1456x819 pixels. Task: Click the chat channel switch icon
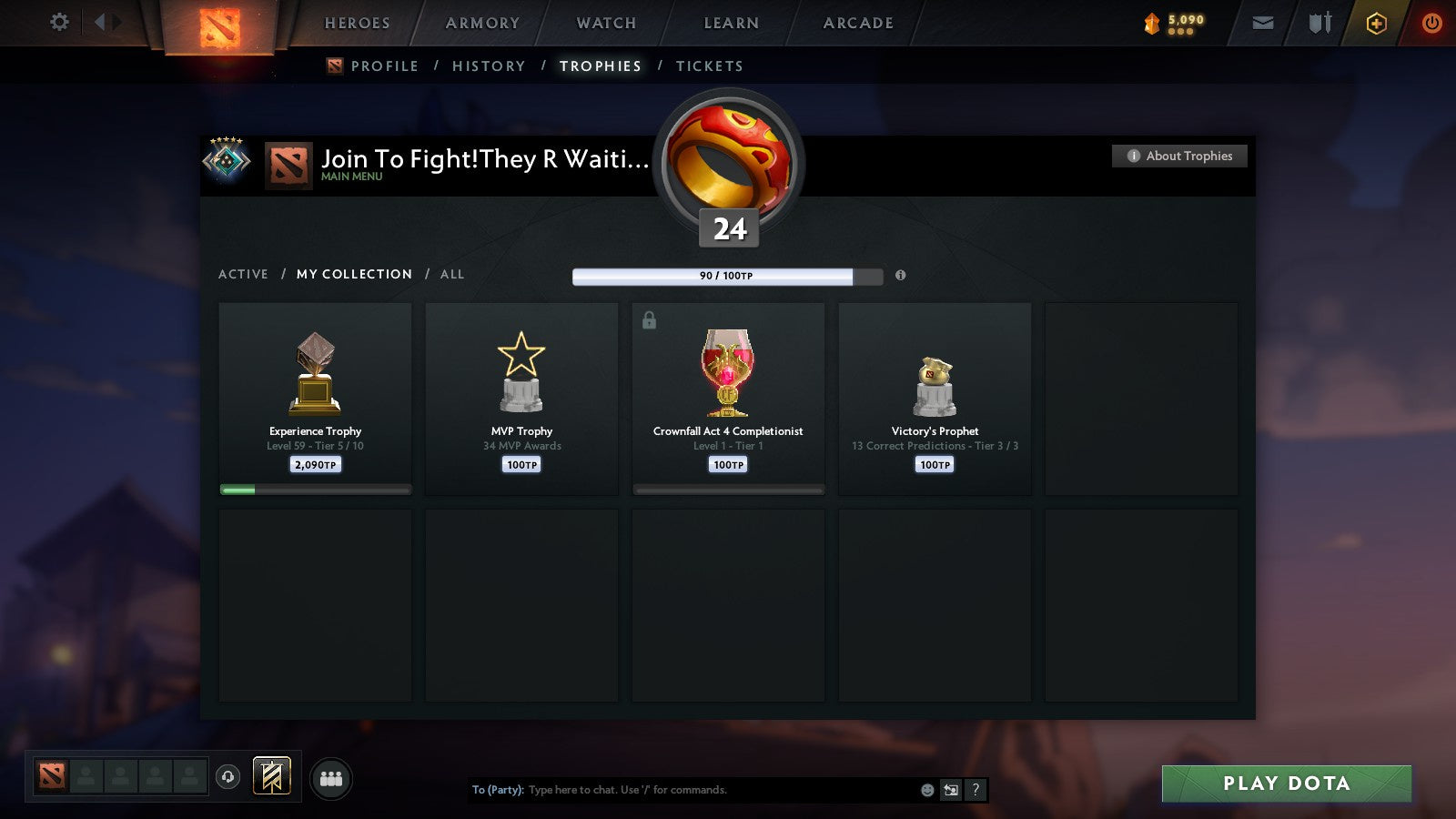(x=949, y=790)
